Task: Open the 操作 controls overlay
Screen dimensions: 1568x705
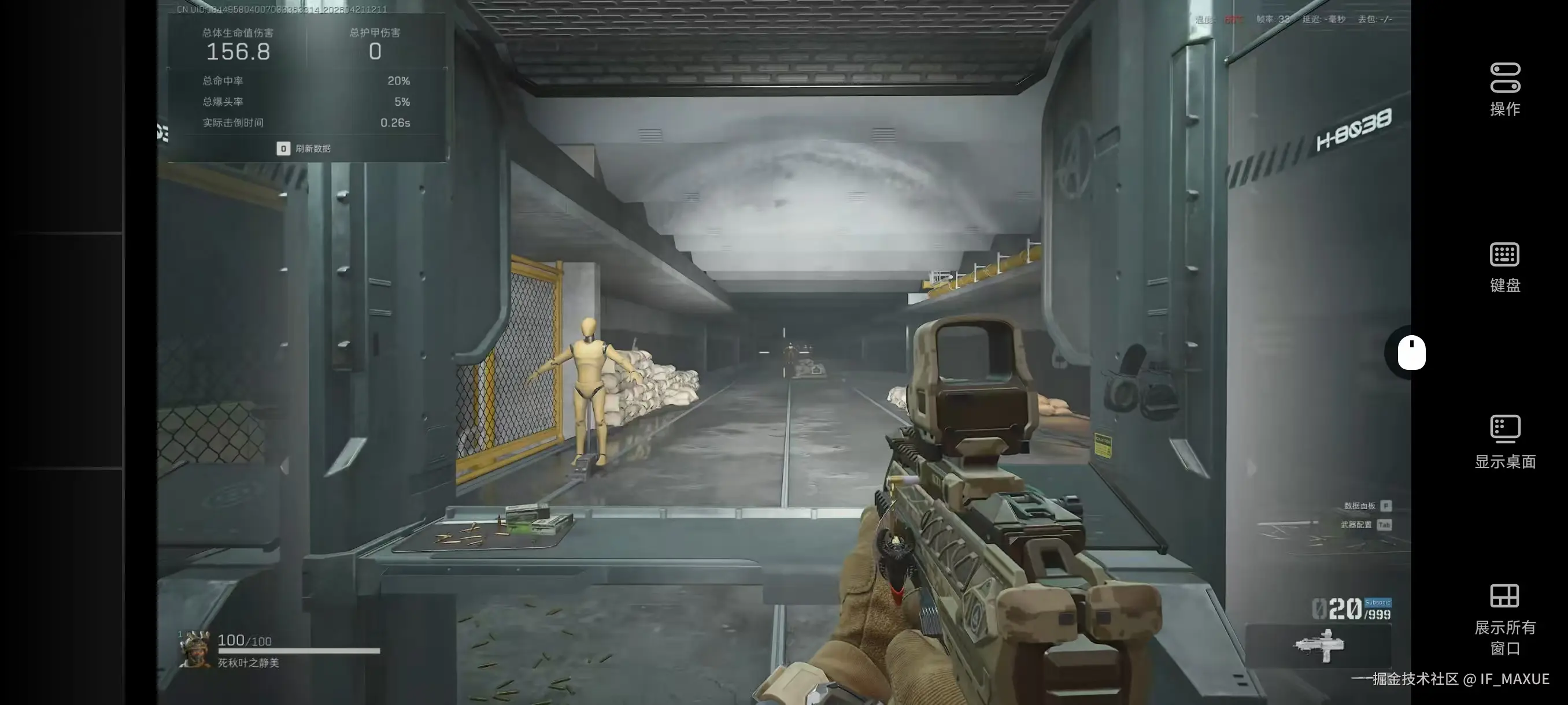Action: 1505,90
